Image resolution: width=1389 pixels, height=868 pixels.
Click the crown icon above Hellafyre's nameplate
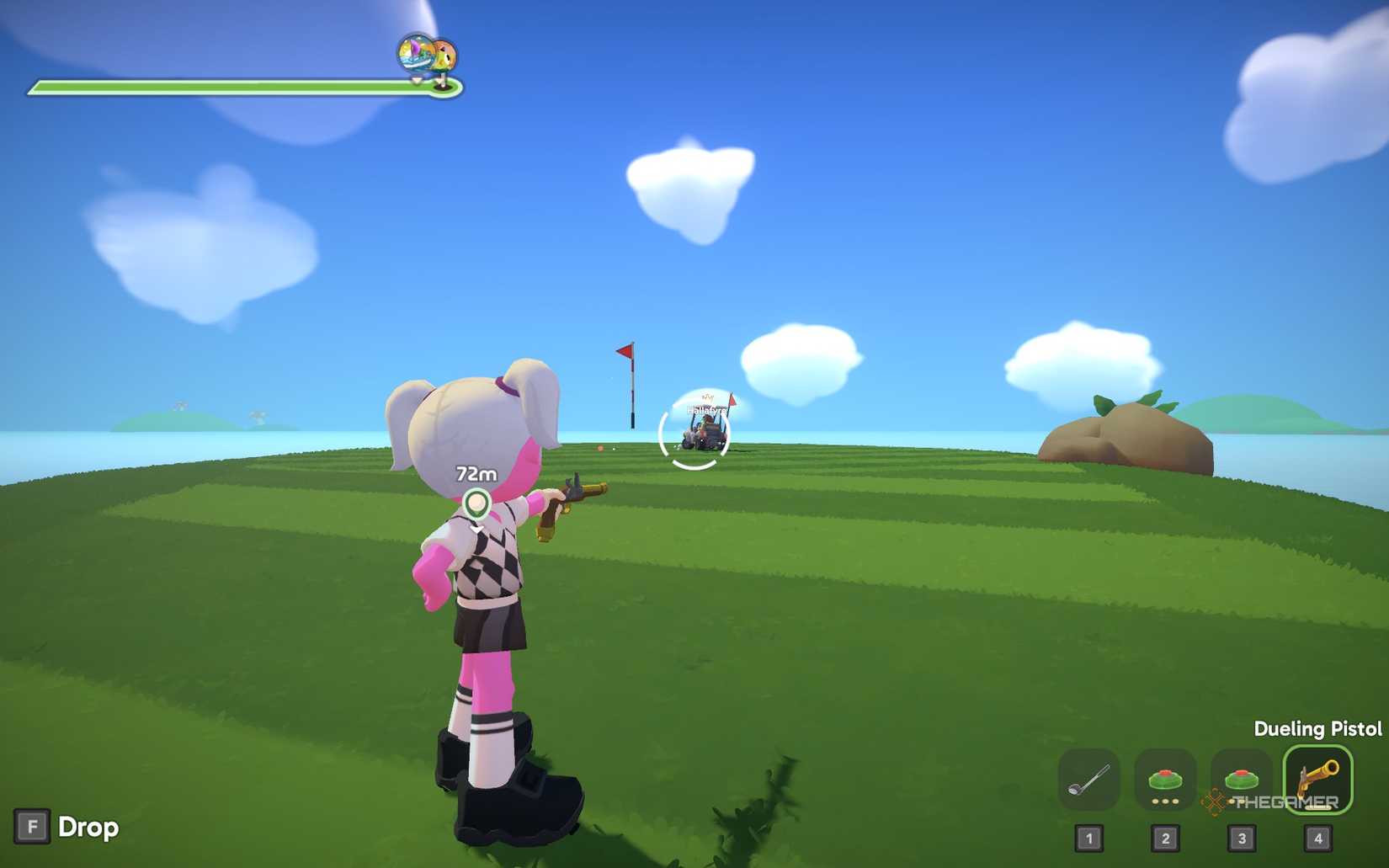(x=707, y=397)
